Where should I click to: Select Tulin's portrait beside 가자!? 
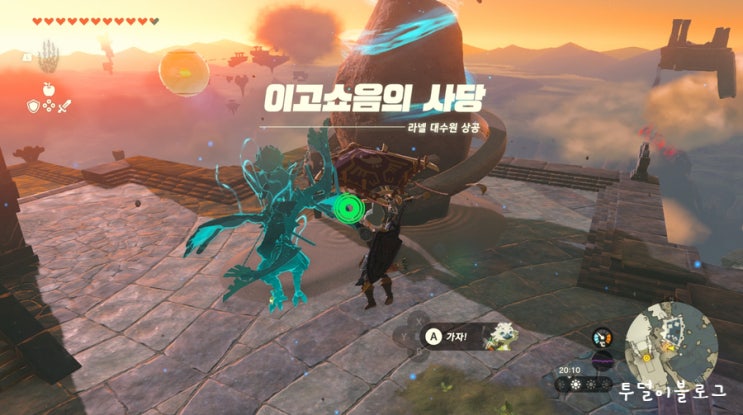501,337
